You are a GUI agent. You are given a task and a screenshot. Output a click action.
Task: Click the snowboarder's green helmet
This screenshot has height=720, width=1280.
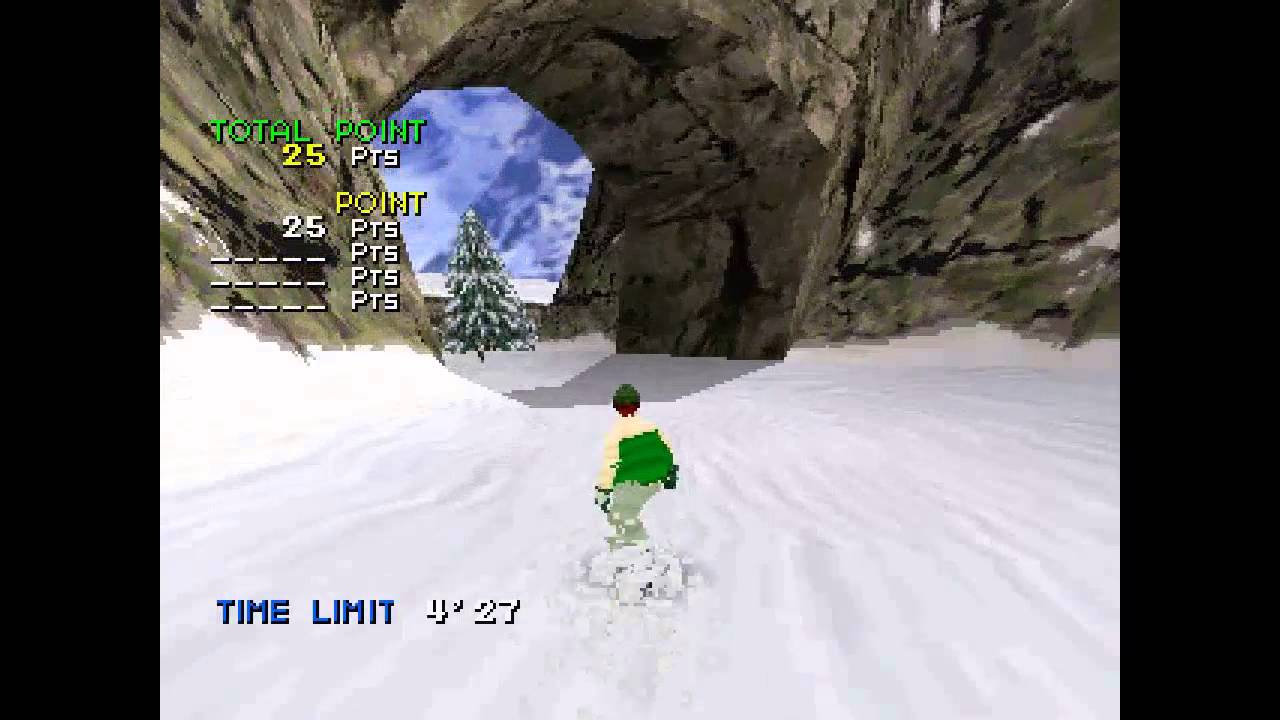coord(624,398)
